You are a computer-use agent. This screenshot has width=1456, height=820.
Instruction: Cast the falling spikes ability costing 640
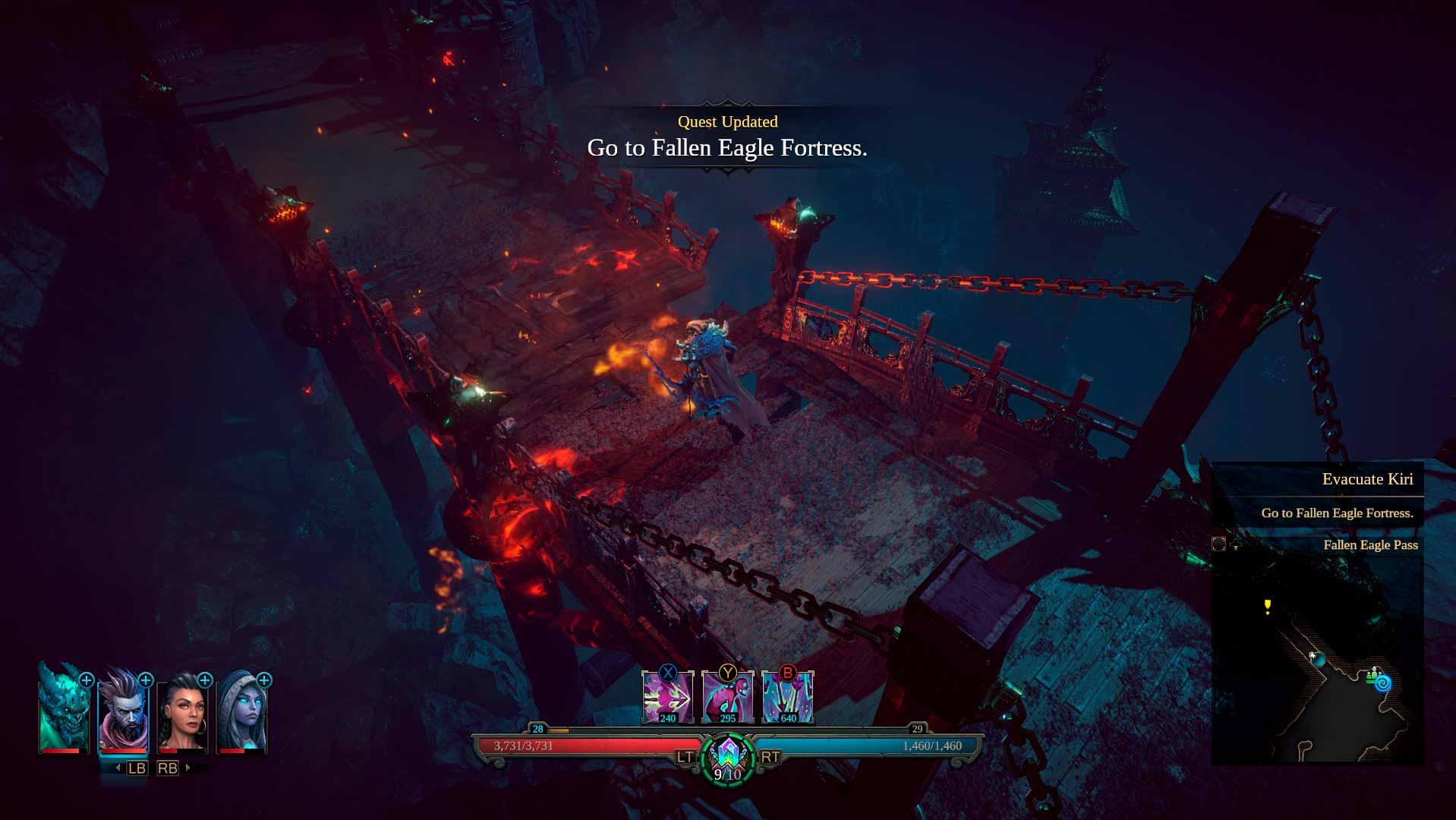[787, 698]
